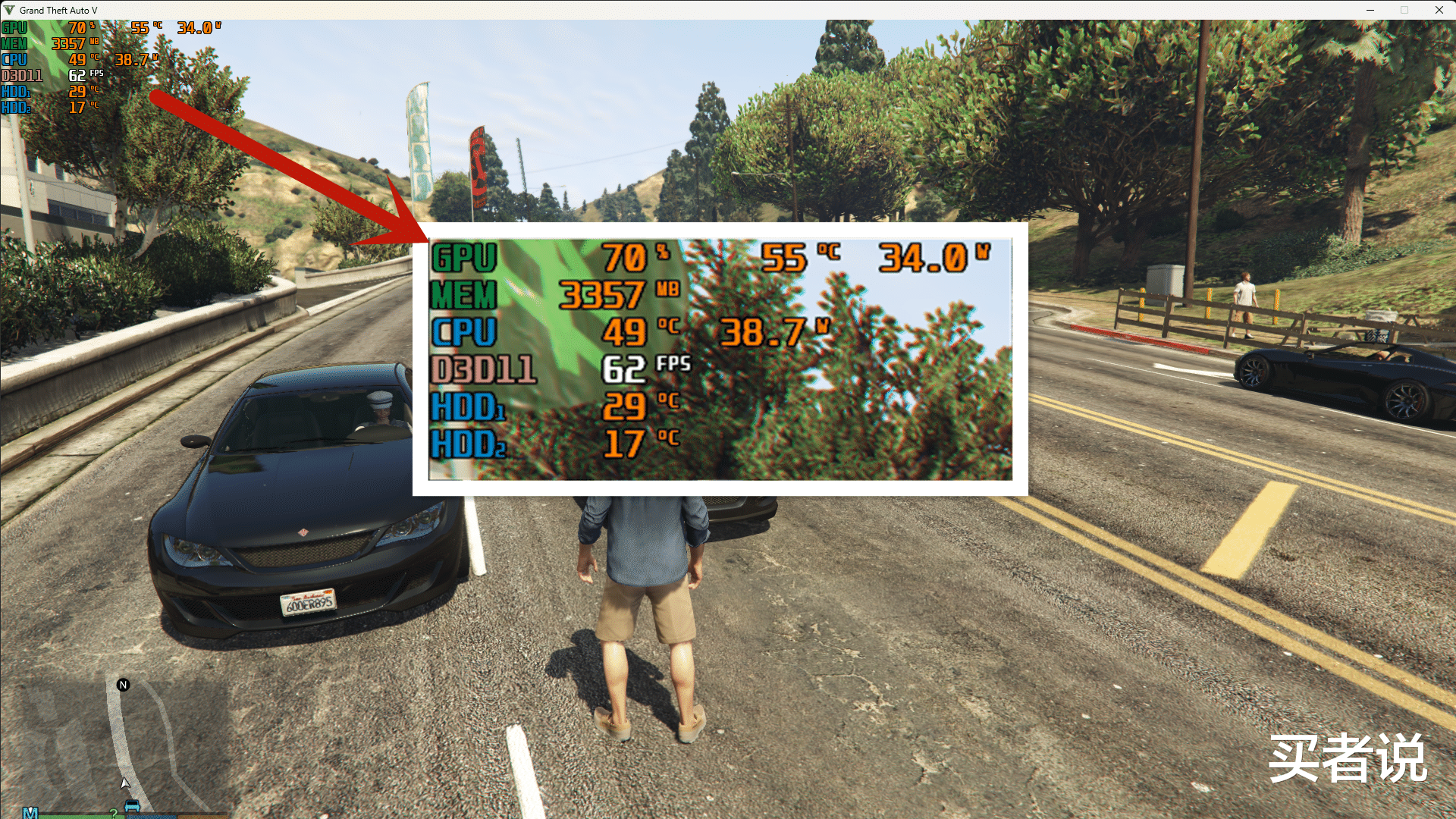1456x819 pixels.
Task: Minimize the game window
Action: click(1370, 10)
